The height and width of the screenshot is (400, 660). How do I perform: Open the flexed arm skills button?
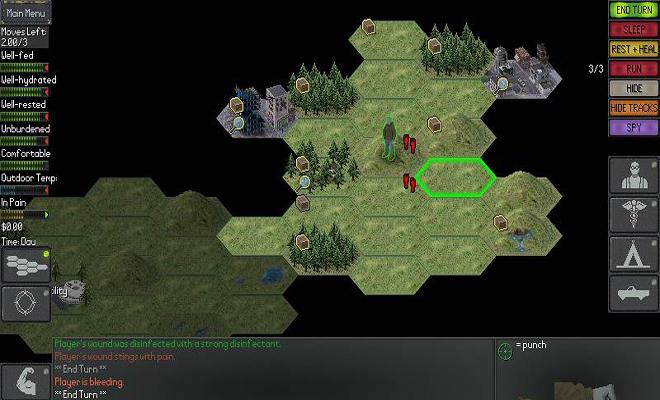(24, 382)
